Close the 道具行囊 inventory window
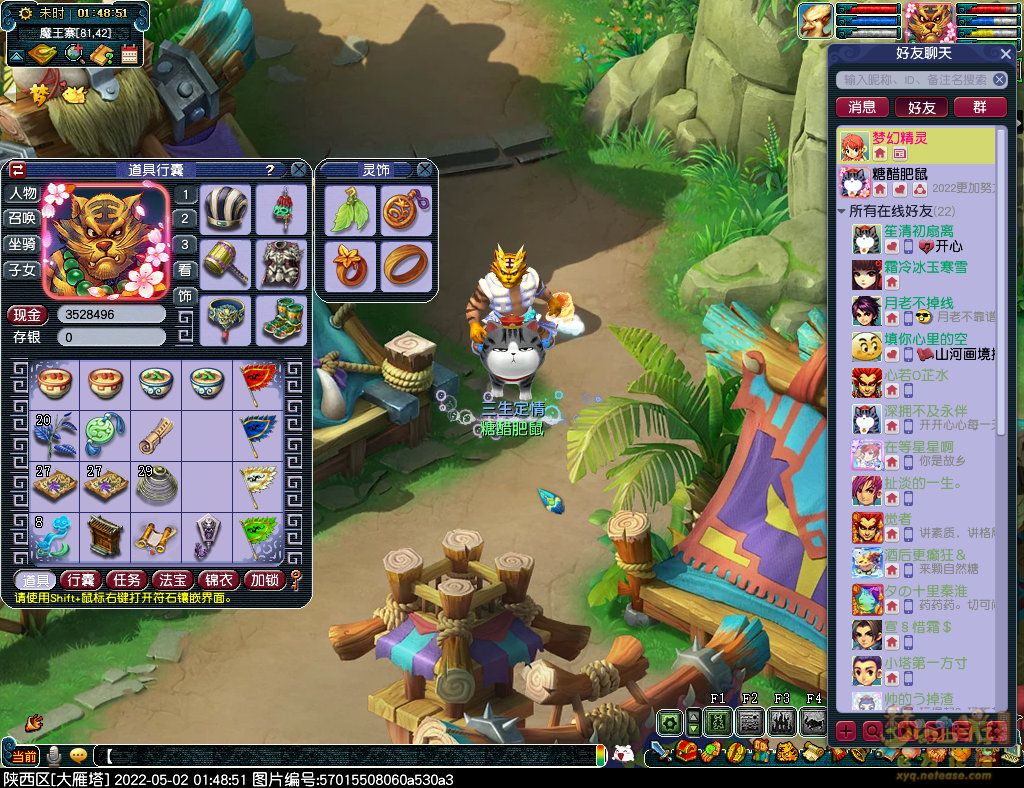The width and height of the screenshot is (1024, 788). tap(296, 170)
